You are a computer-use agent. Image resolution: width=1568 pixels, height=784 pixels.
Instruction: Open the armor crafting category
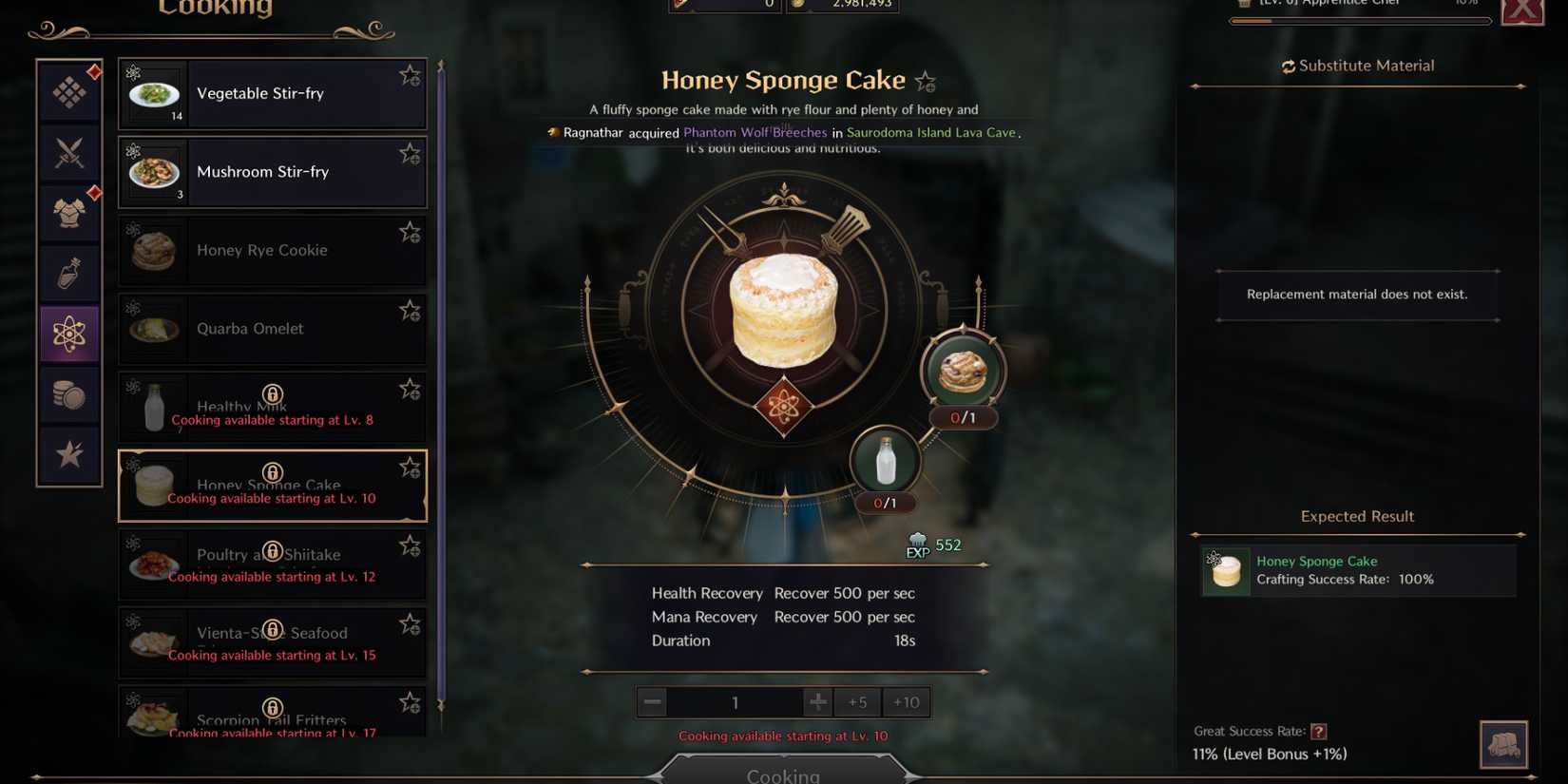68,212
